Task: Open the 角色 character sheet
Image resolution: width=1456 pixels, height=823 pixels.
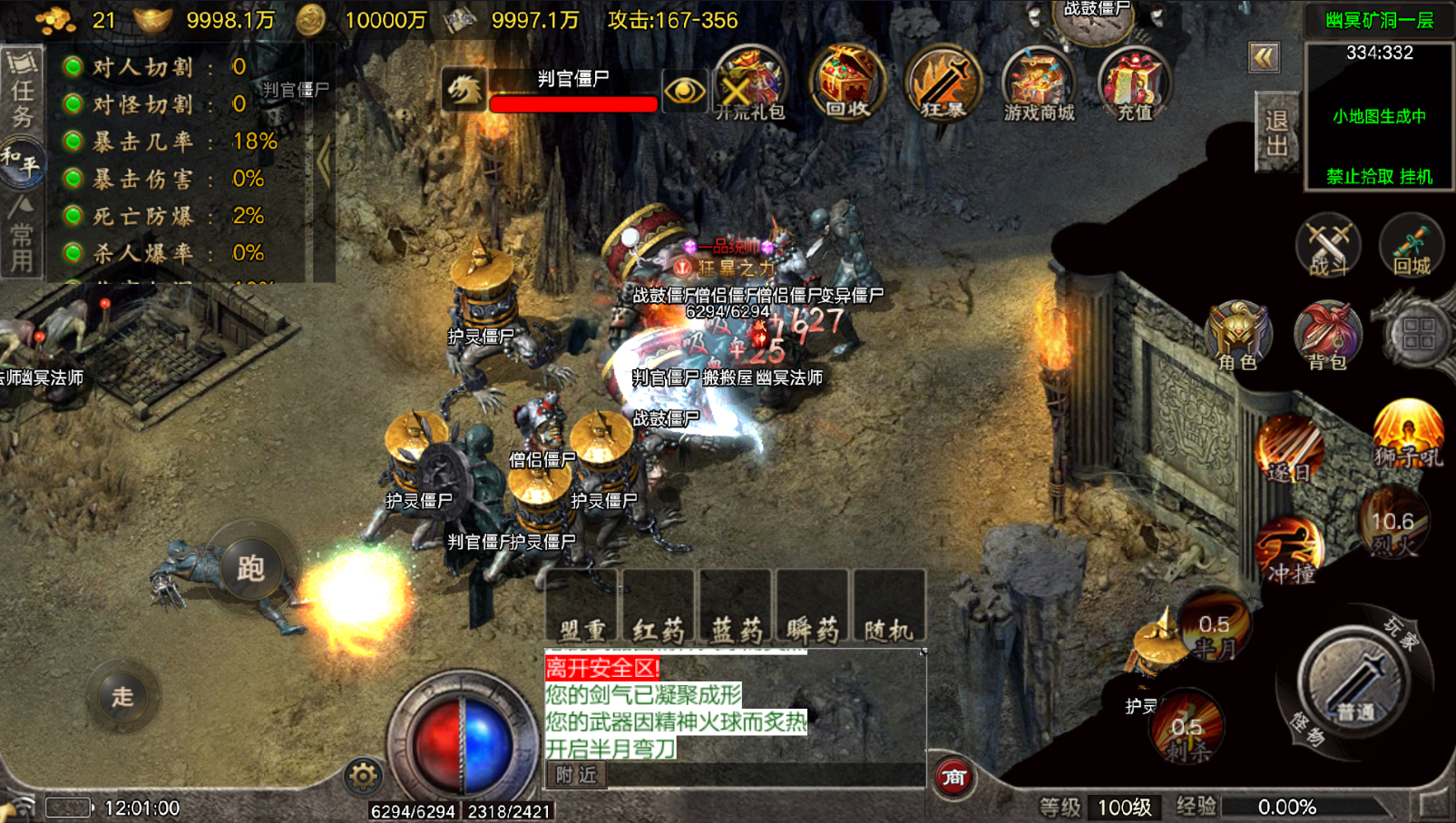Action: pos(1237,336)
